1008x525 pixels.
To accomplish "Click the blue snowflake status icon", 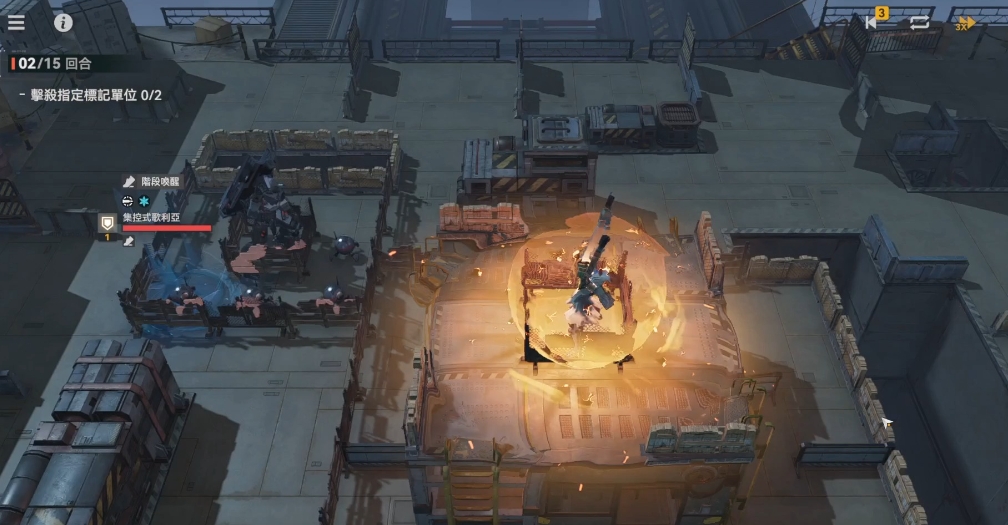I will (x=144, y=200).
